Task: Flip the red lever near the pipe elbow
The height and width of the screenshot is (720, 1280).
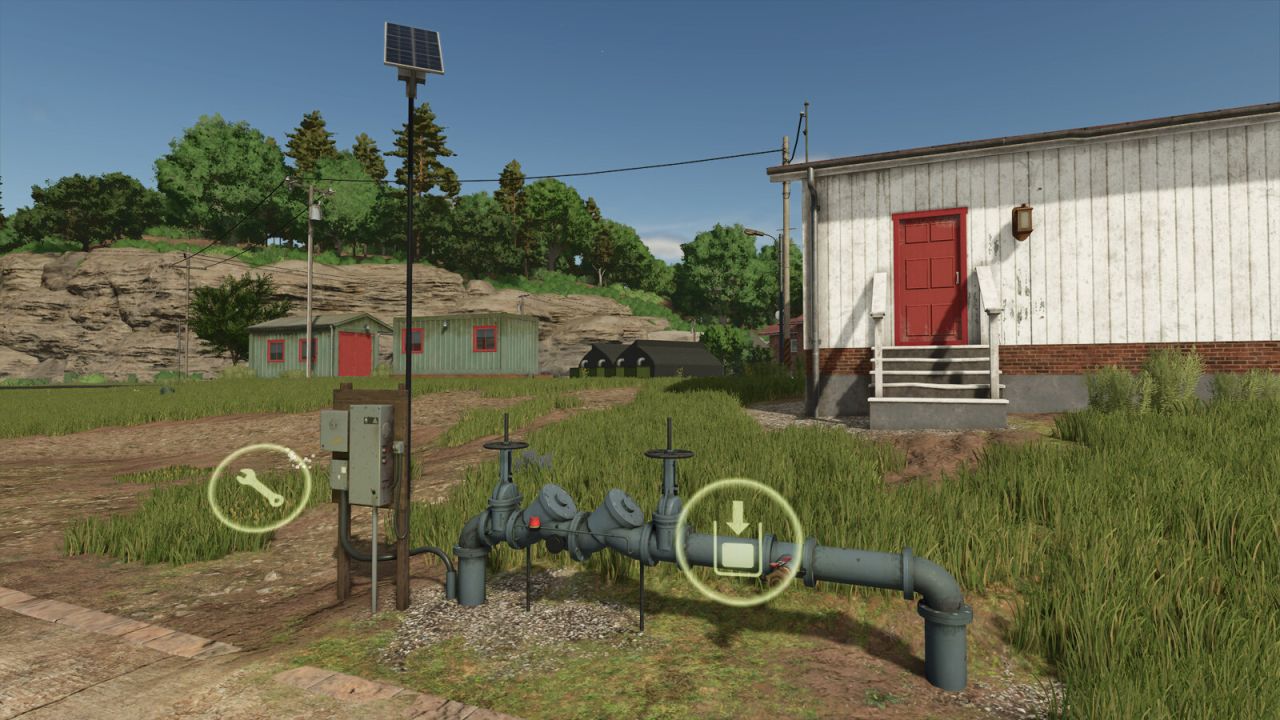Action: pyautogui.click(x=781, y=562)
